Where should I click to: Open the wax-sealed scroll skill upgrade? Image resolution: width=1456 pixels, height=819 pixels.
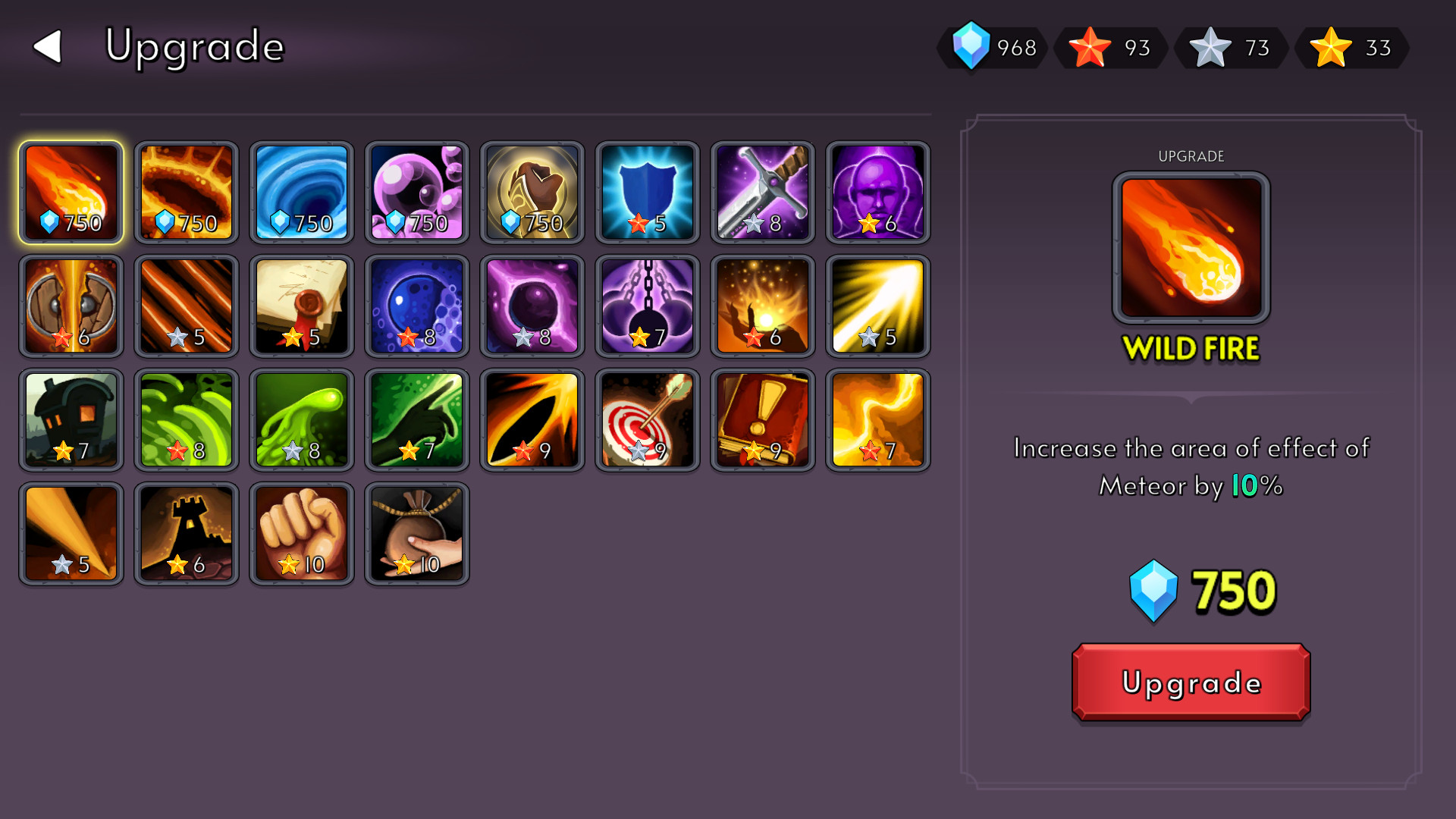coord(301,306)
